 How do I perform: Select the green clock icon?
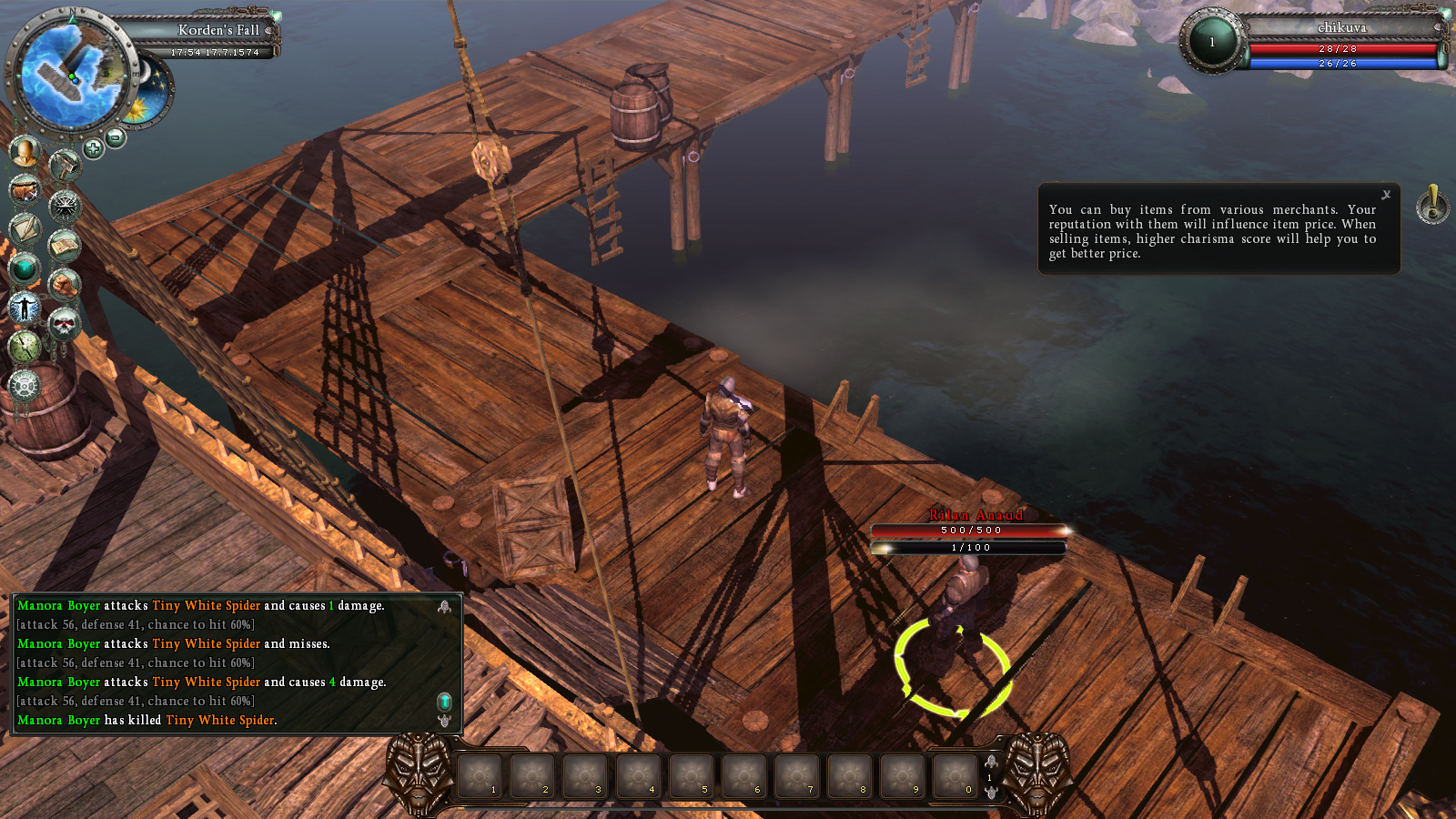(25, 346)
